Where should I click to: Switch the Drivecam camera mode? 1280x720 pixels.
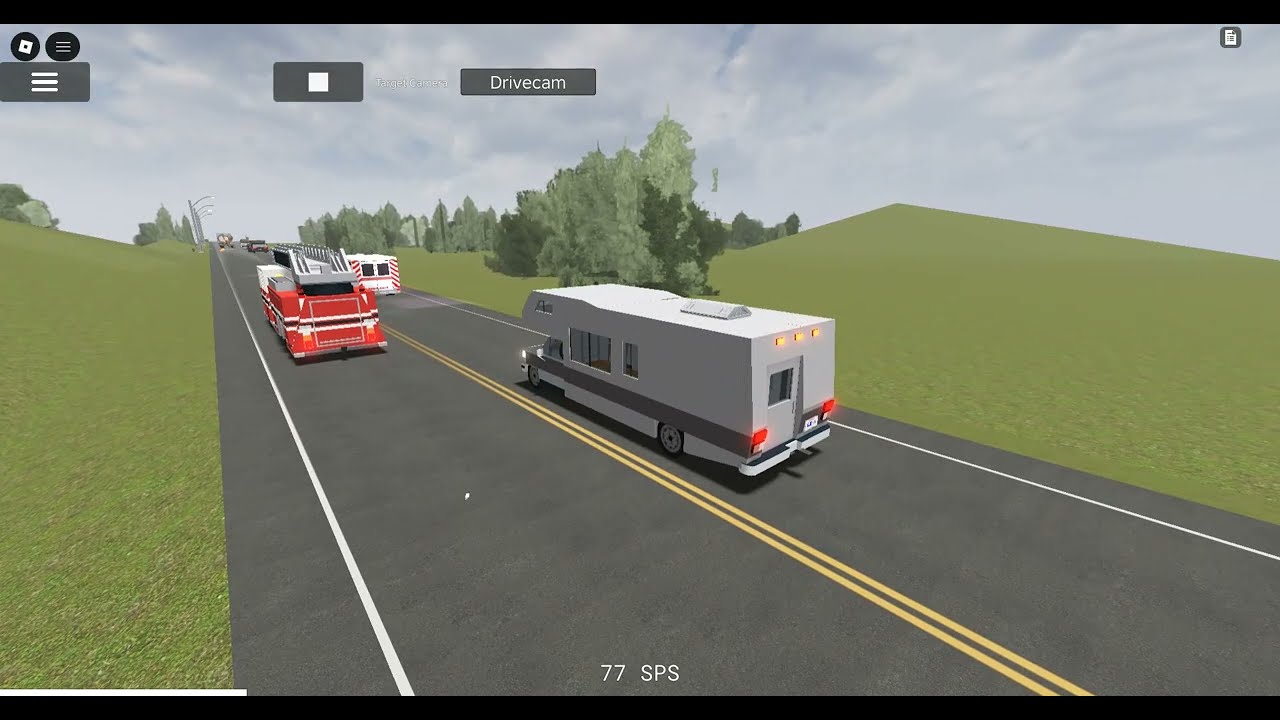528,82
